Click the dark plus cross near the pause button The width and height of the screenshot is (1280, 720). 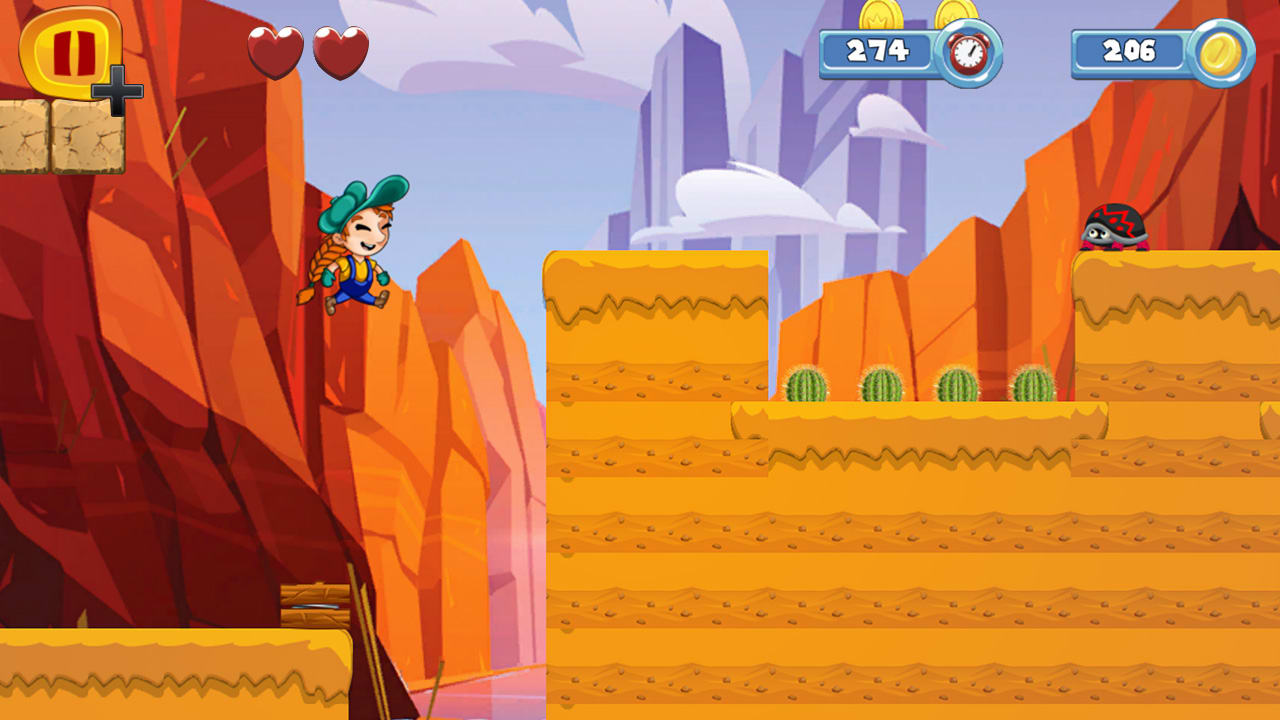119,91
